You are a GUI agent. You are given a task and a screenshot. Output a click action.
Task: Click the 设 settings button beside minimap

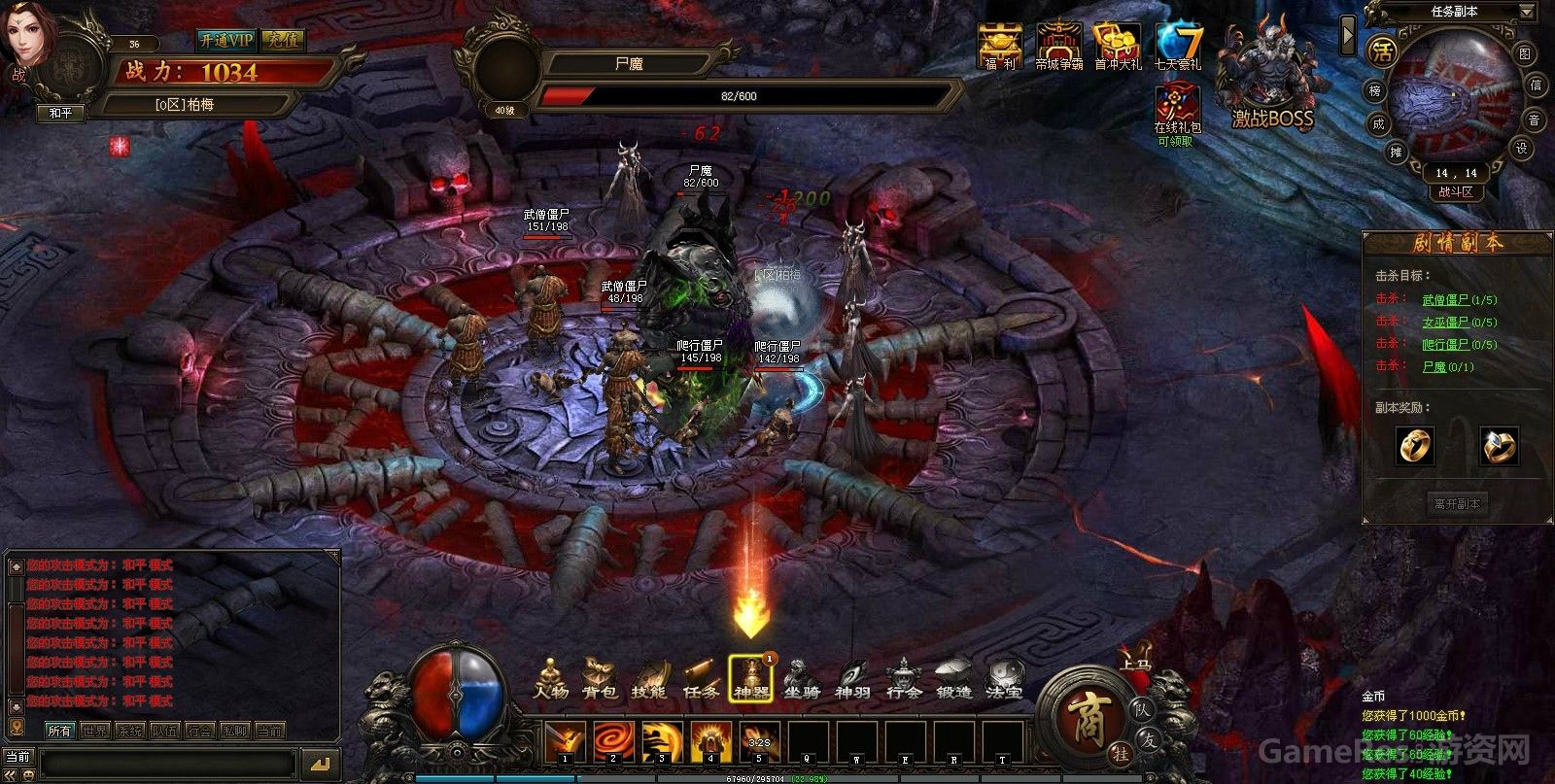click(1522, 148)
